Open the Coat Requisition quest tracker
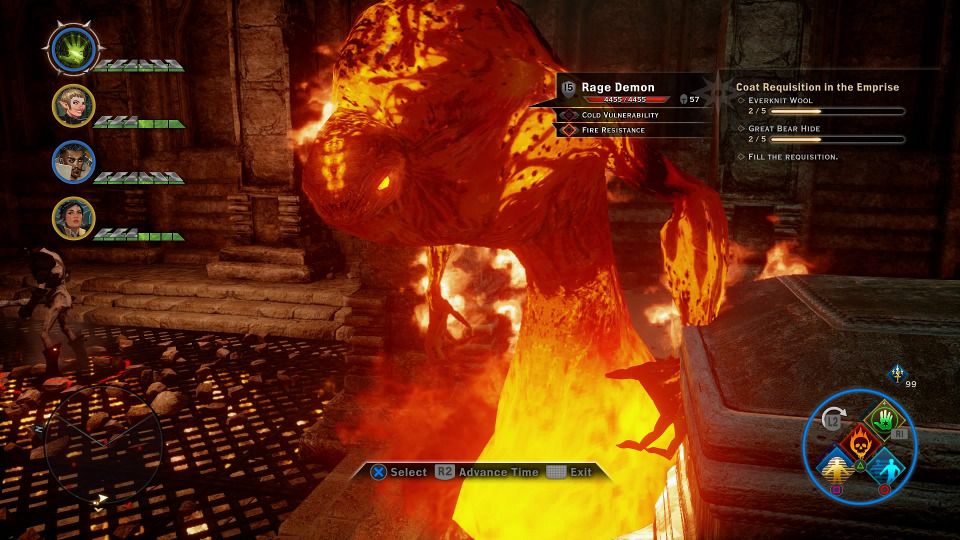Viewport: 960px width, 540px height. coord(817,87)
